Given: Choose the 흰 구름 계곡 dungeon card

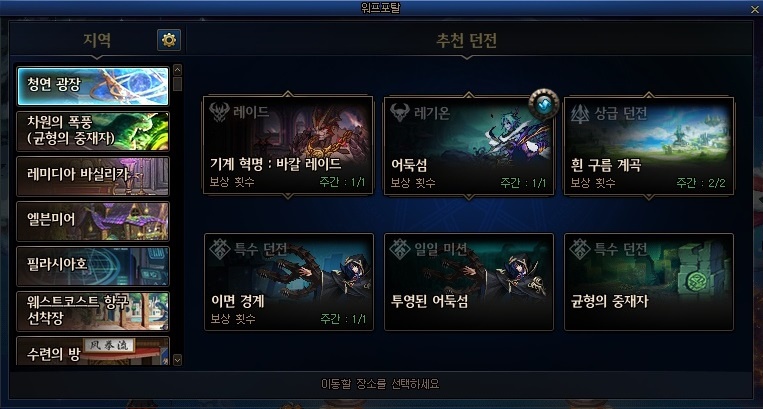Looking at the screenshot, I should click(648, 146).
